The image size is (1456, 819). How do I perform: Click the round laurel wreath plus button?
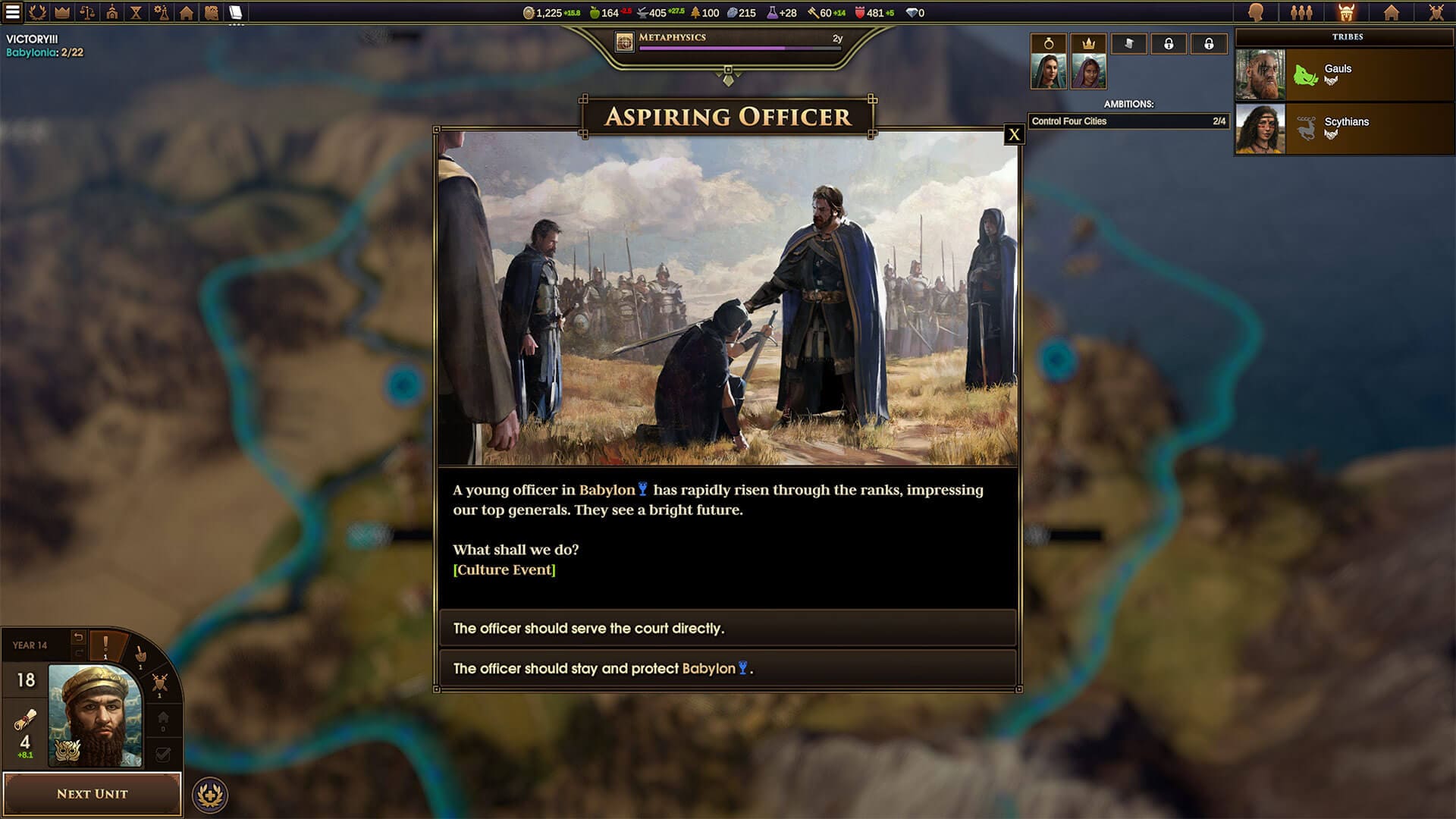[209, 795]
